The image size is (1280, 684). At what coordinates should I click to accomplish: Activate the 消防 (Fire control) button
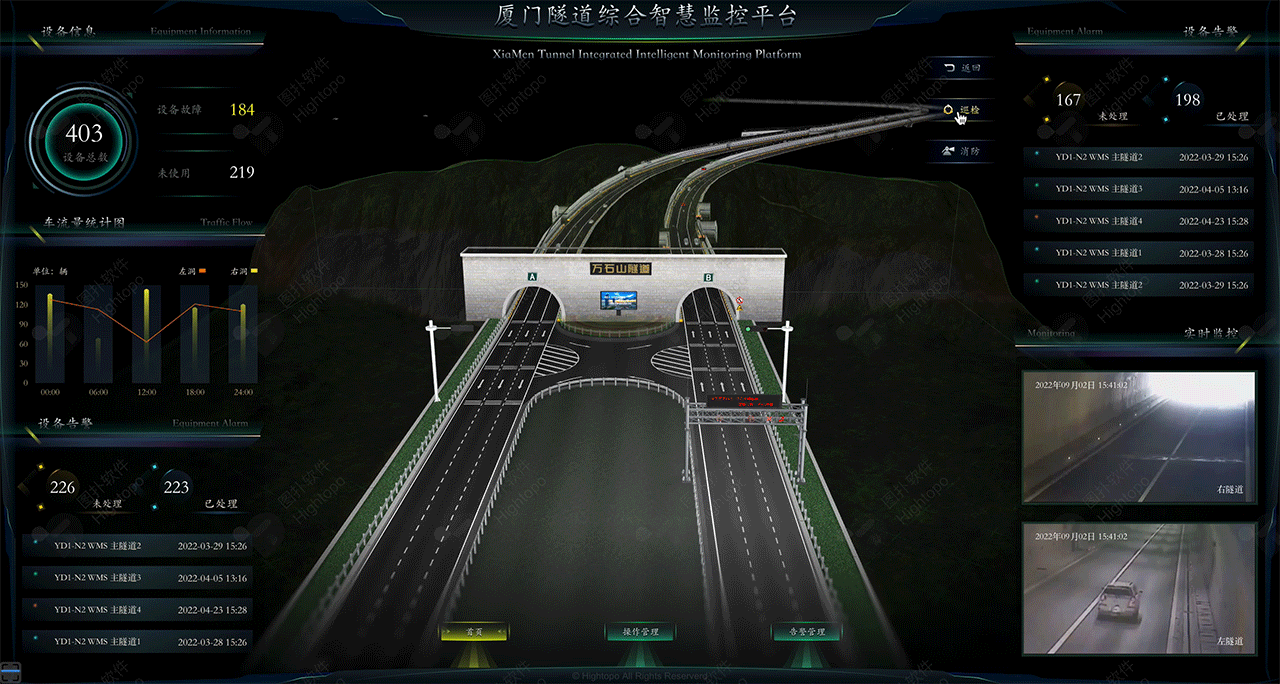[961, 152]
